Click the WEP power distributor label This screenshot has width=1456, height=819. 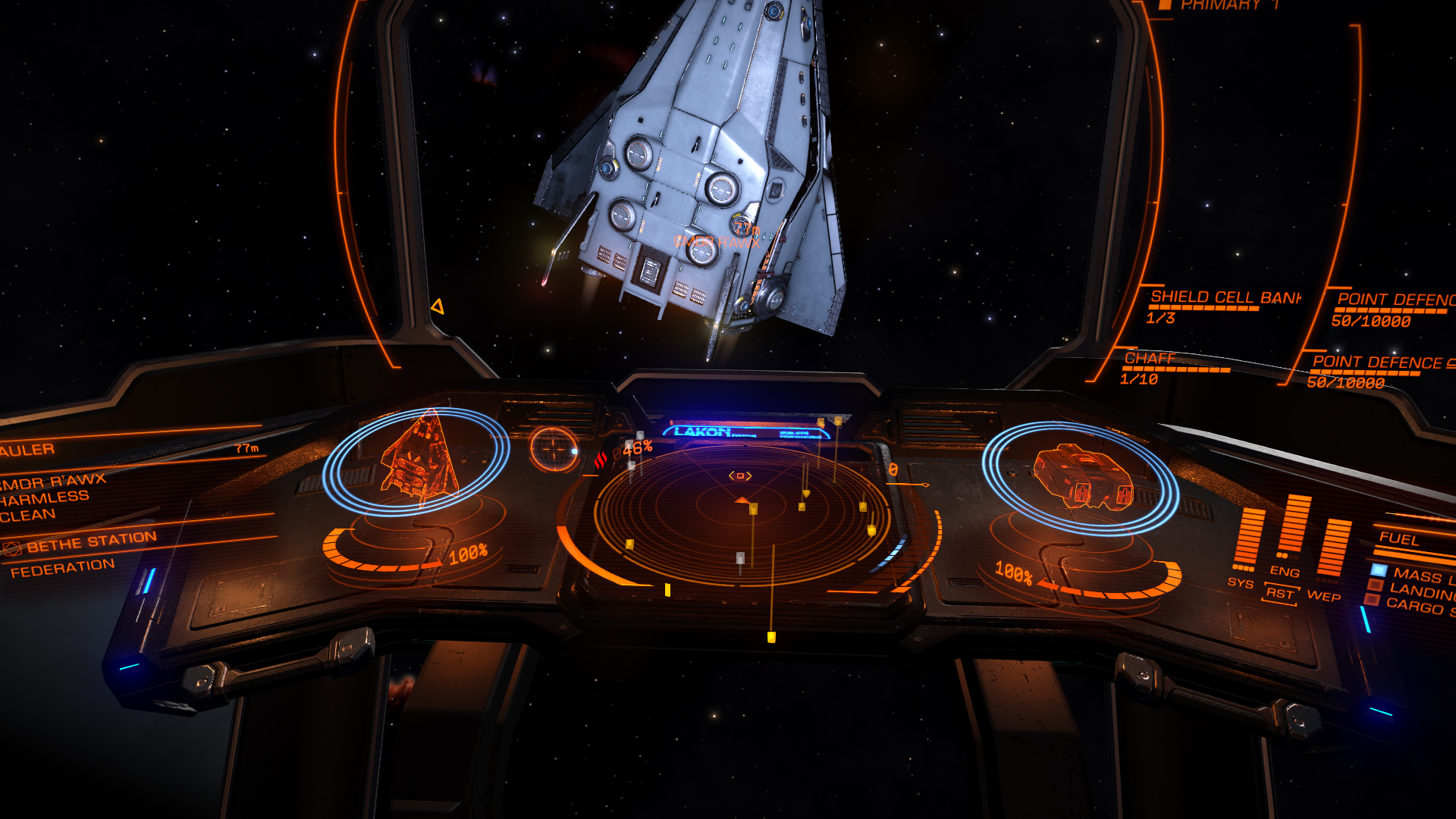[x=1323, y=596]
